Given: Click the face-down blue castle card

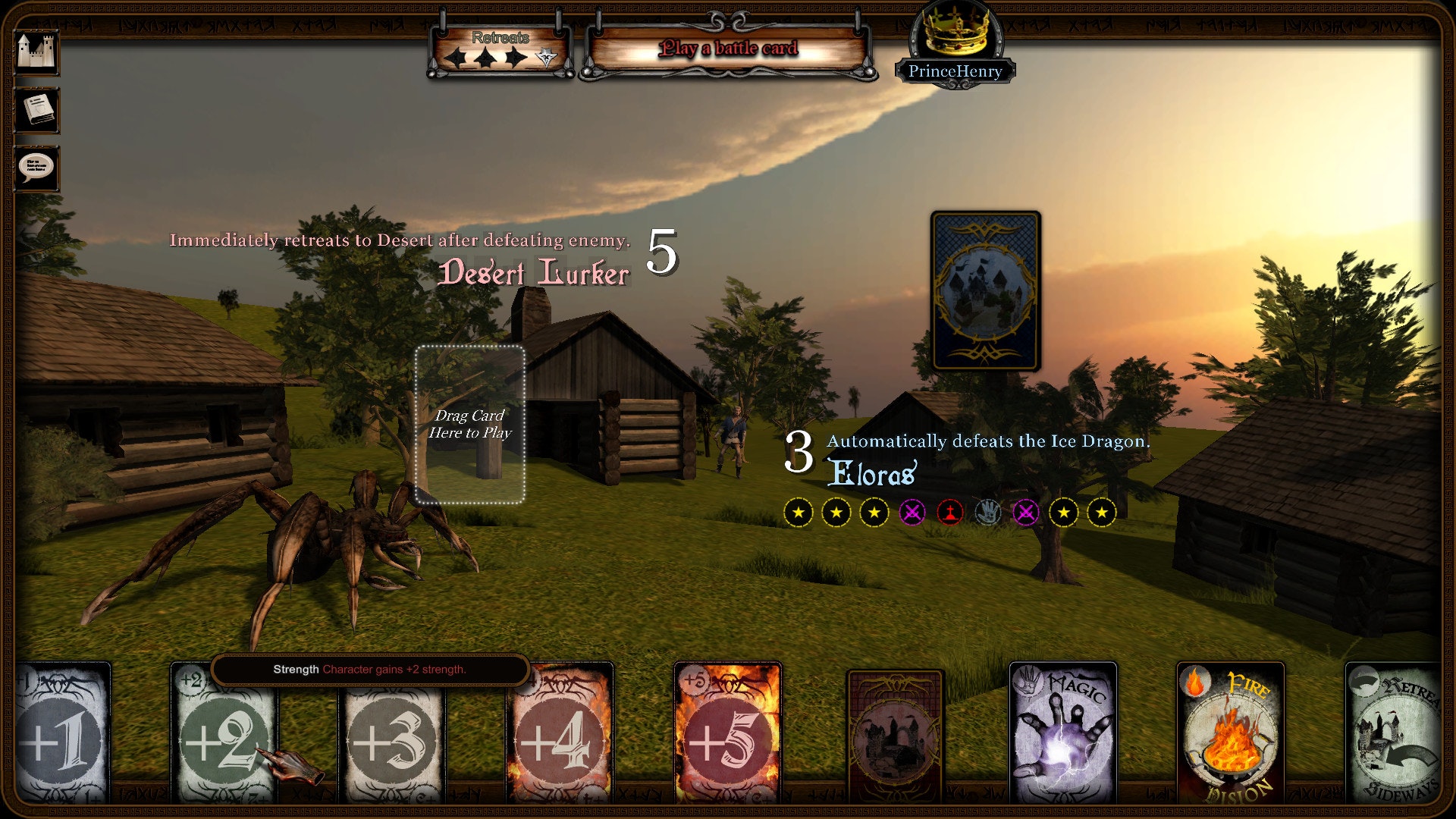Looking at the screenshot, I should click(985, 291).
